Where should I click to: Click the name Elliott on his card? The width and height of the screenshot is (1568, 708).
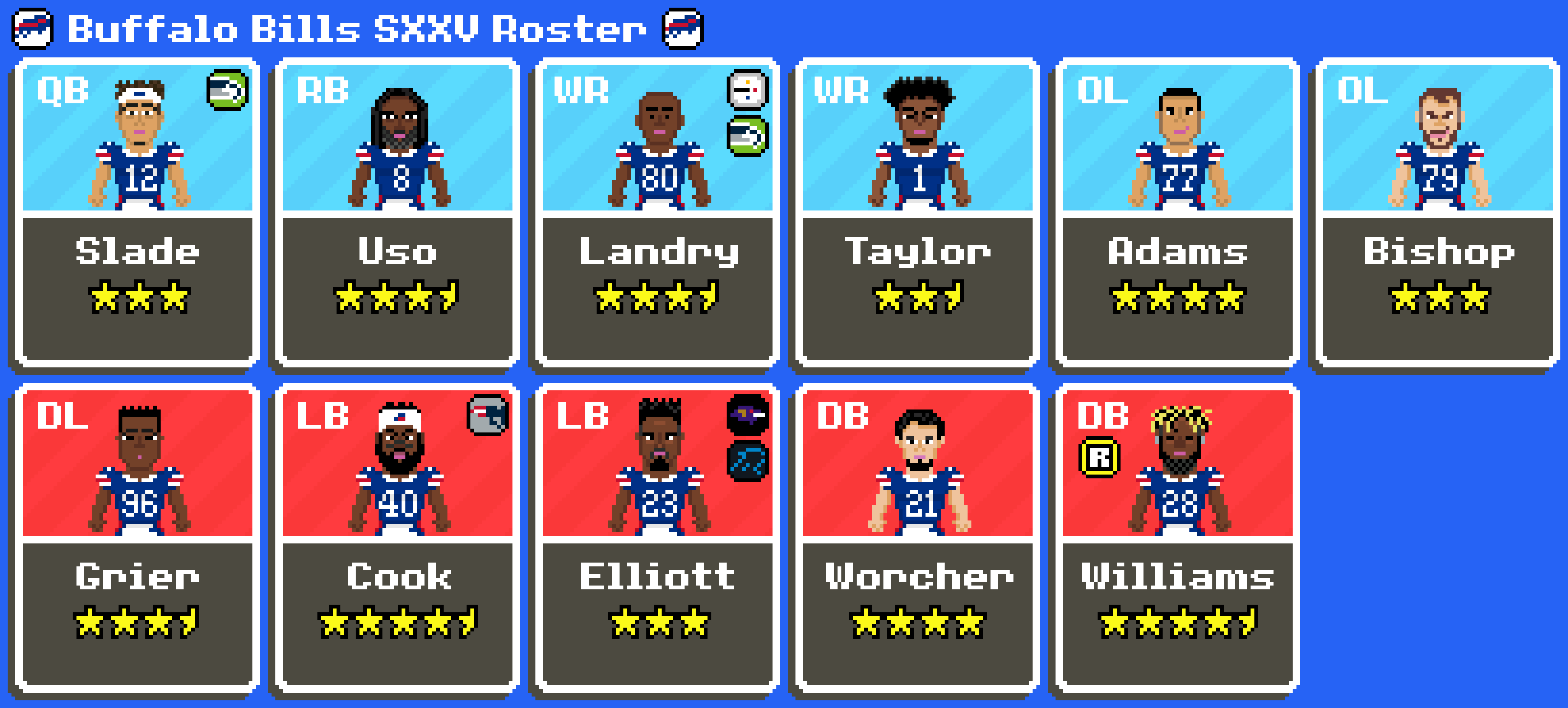(657, 576)
